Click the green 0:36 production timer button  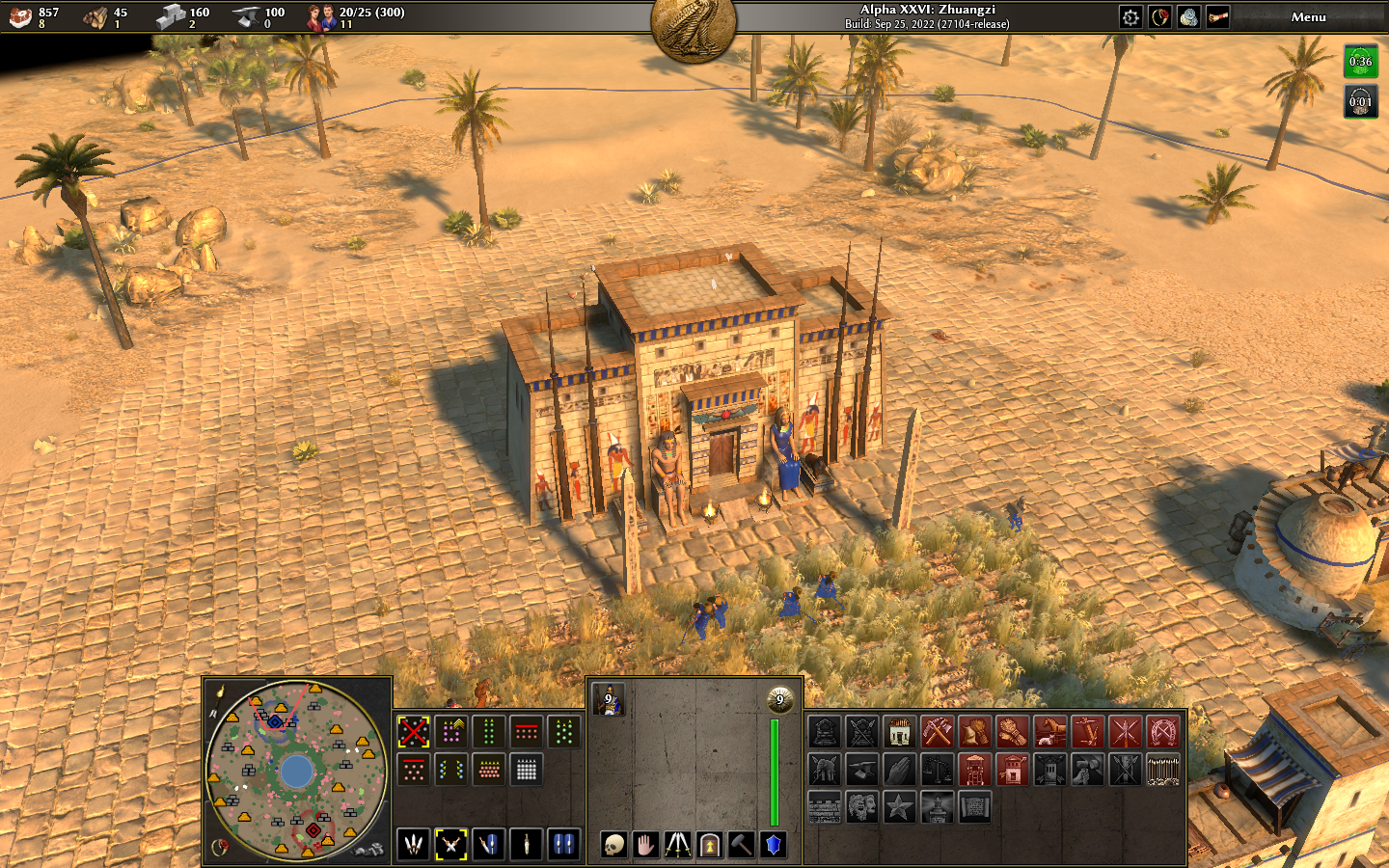click(x=1360, y=62)
